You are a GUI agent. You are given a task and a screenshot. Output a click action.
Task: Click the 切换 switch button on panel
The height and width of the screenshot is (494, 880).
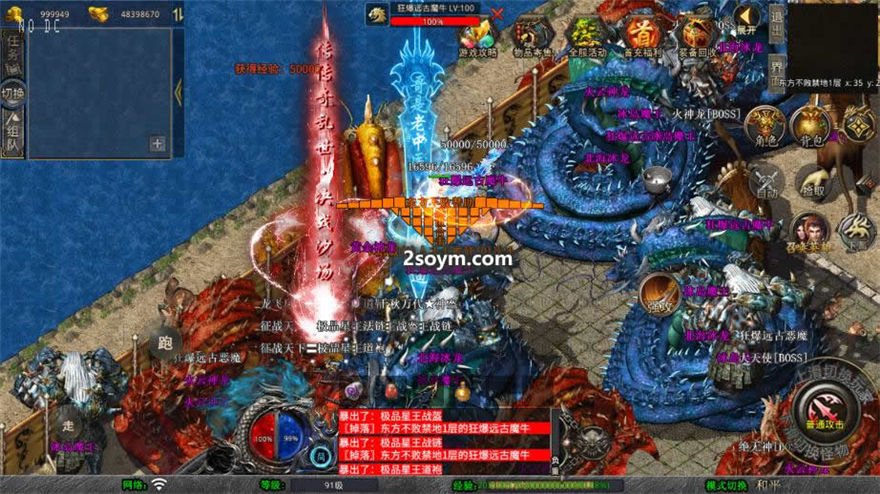point(13,93)
